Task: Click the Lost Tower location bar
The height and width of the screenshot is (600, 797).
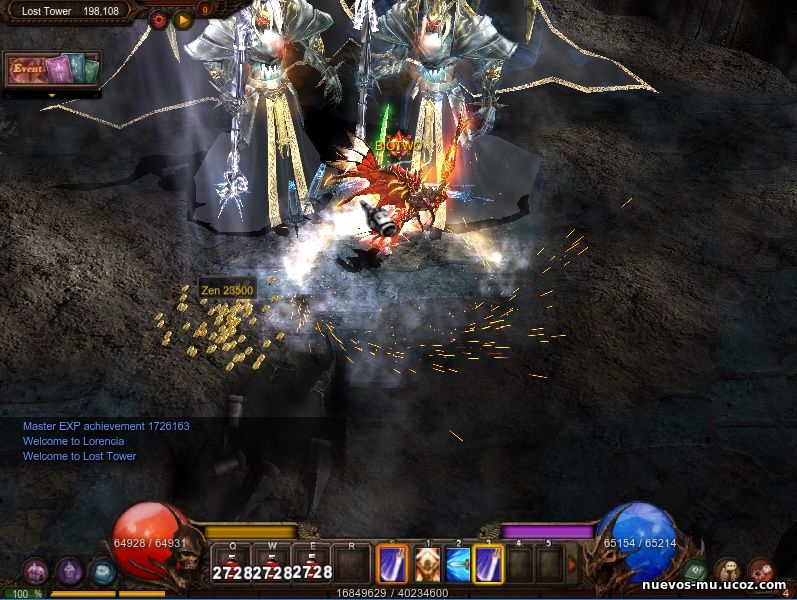Action: click(x=70, y=11)
